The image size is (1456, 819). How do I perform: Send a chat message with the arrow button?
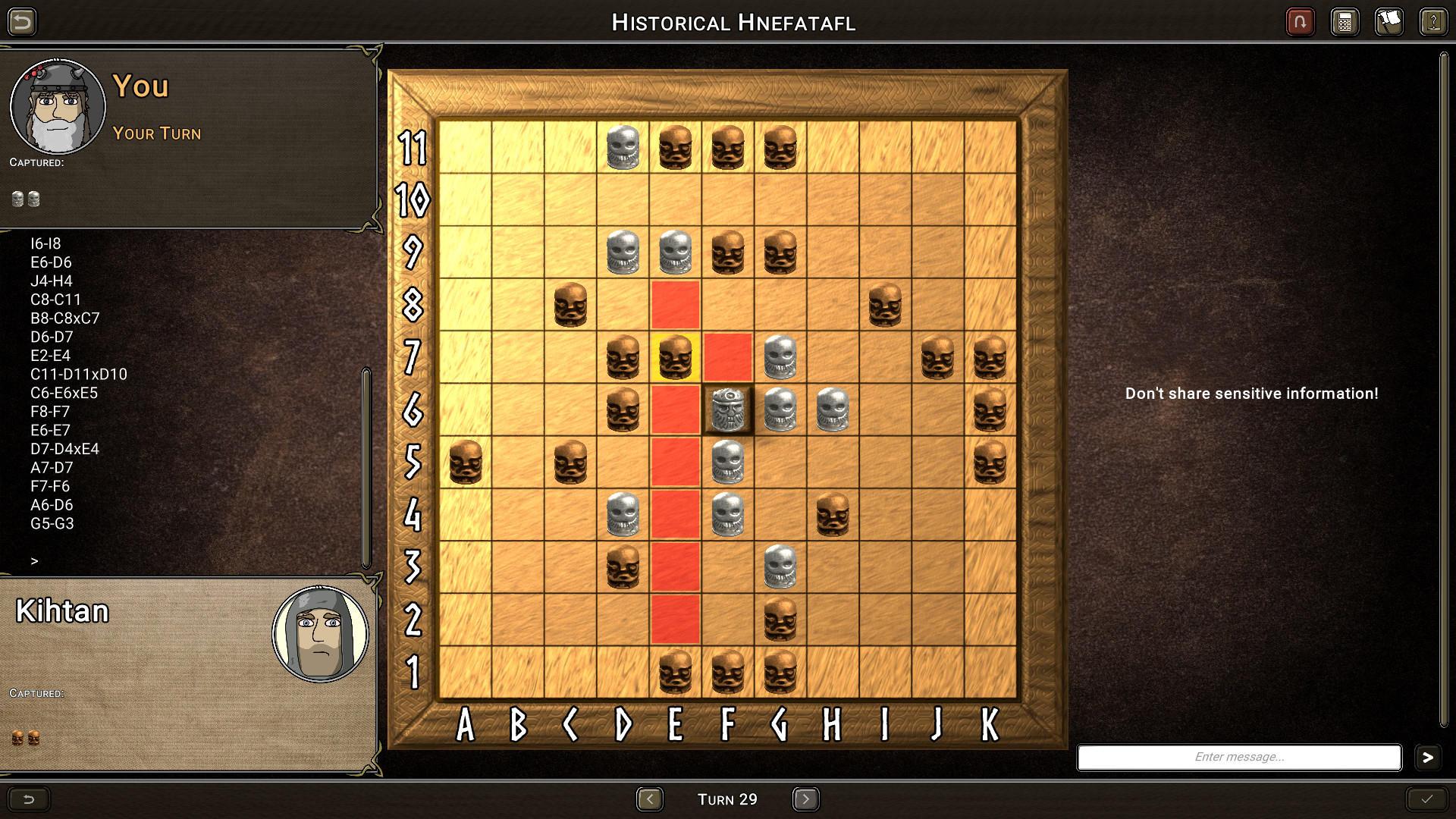1429,757
